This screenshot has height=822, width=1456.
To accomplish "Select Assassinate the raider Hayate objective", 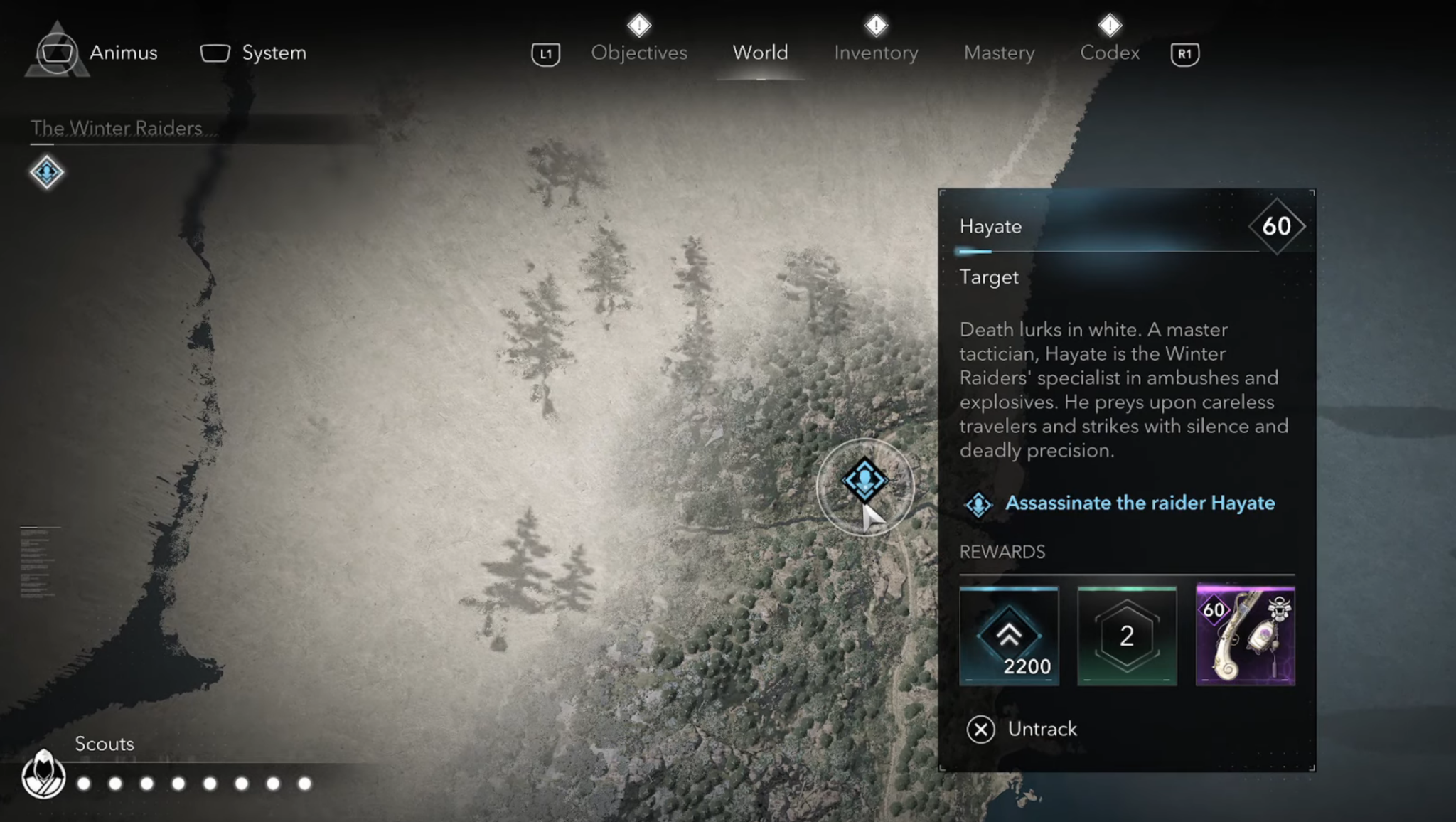I will pyautogui.click(x=1140, y=503).
